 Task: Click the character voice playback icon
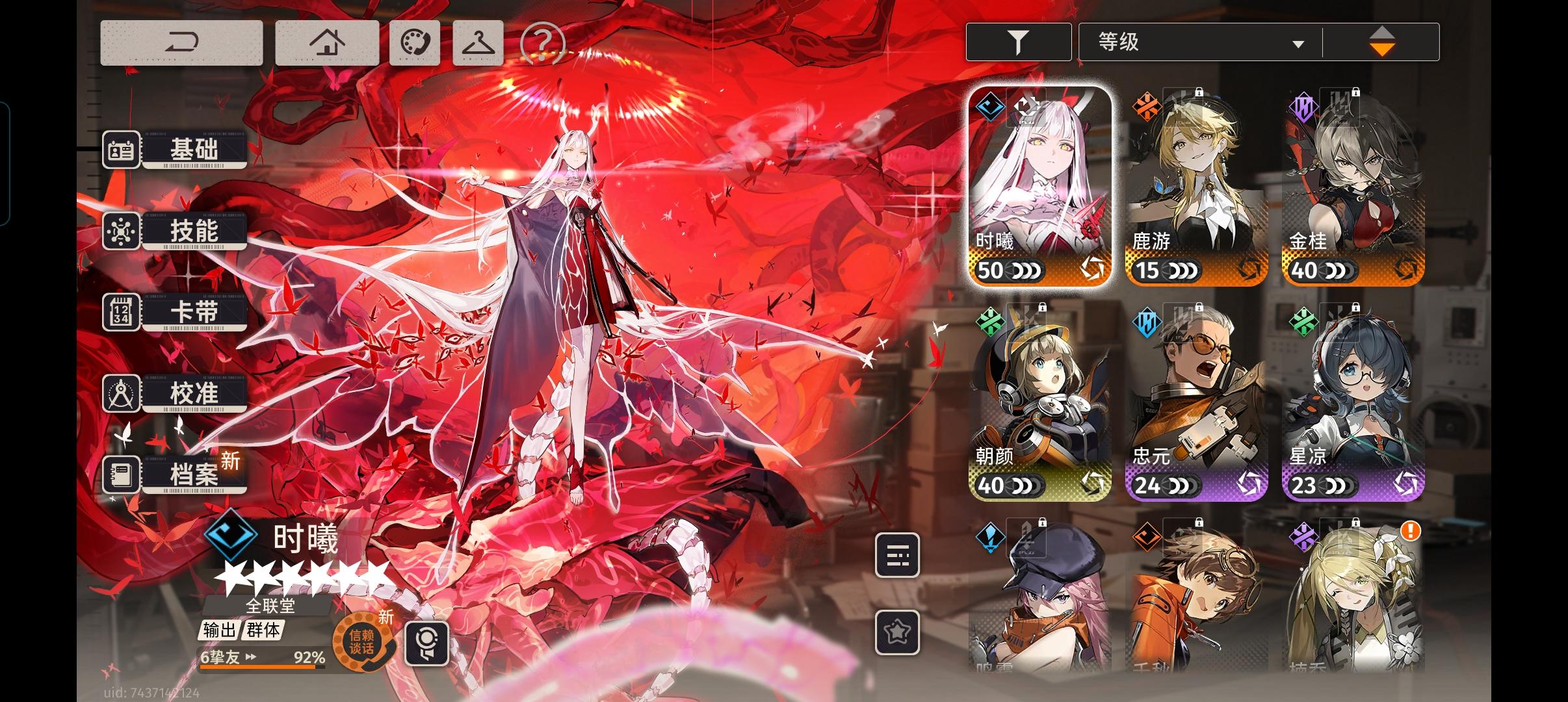[427, 644]
